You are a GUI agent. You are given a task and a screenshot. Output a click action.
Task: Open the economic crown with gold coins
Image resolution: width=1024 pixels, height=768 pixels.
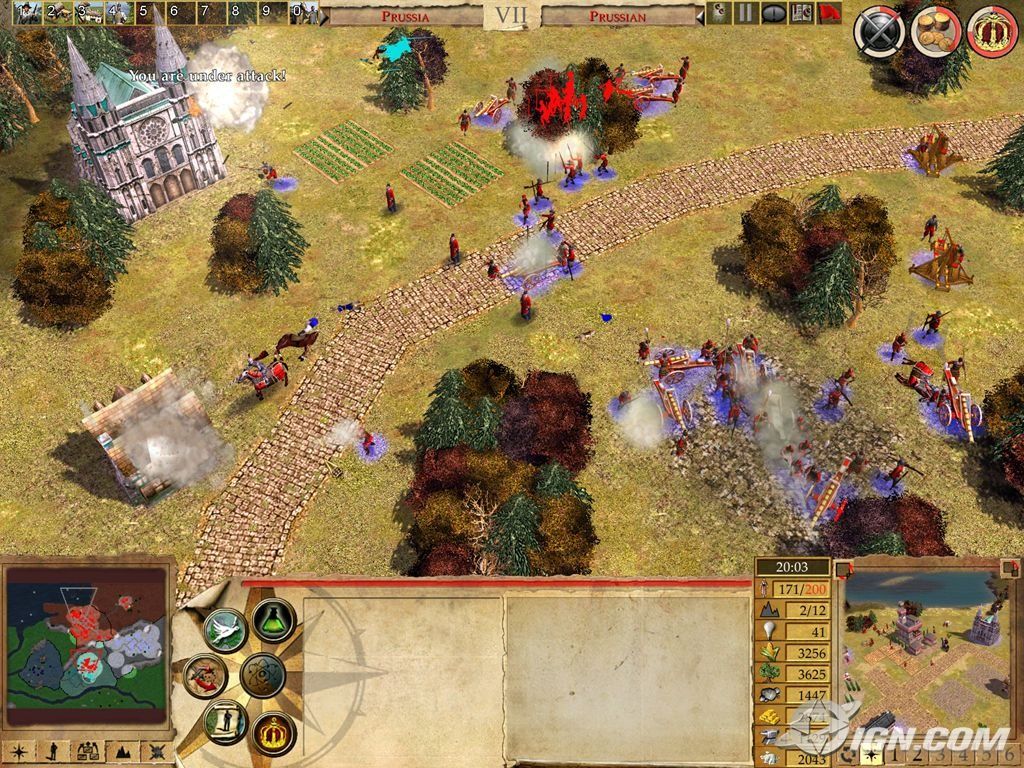(x=936, y=32)
